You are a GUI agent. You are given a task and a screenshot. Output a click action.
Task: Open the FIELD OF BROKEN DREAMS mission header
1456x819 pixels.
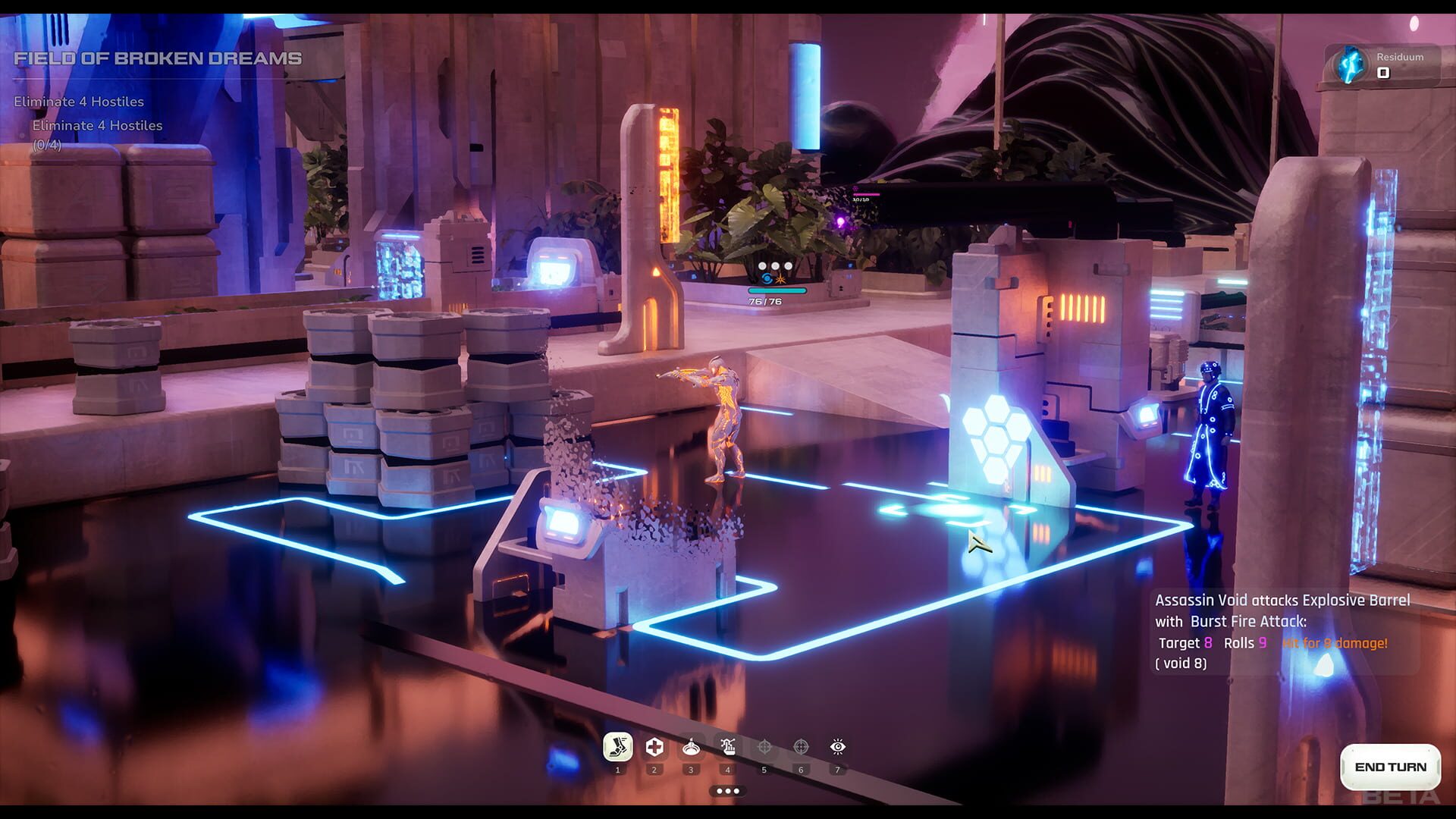[x=159, y=56]
